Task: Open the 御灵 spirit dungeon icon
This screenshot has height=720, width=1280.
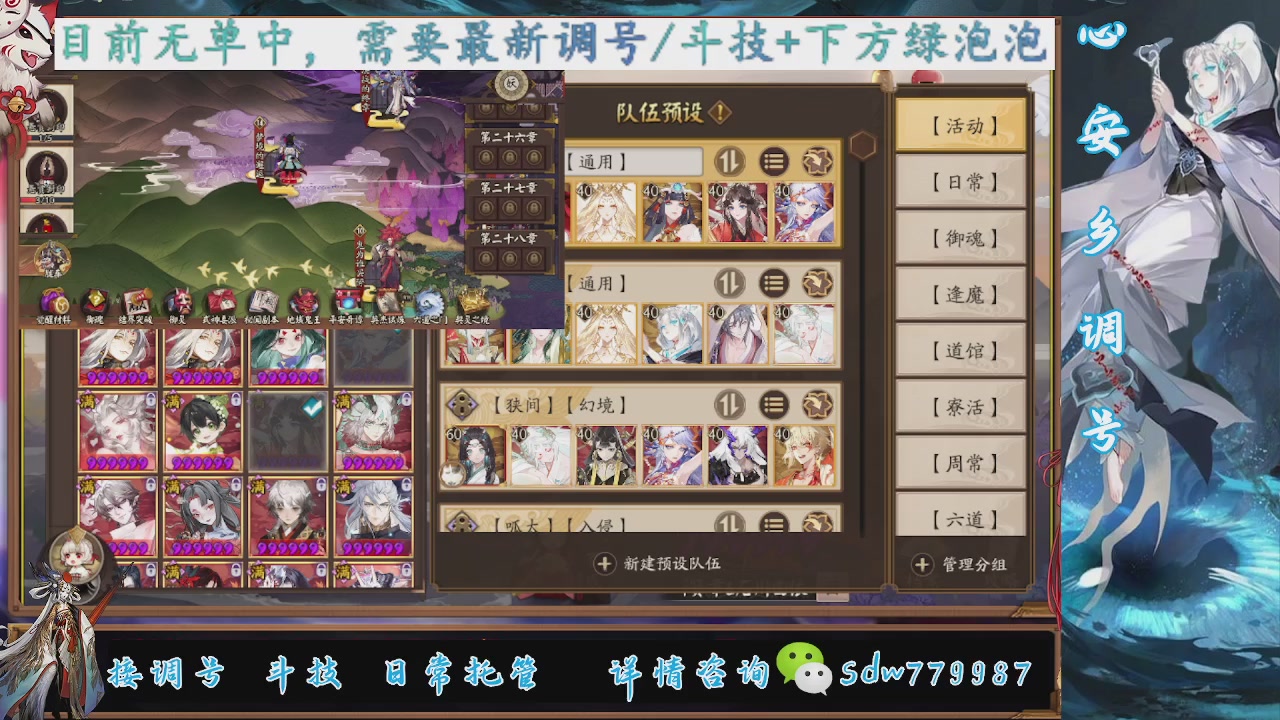Action: click(178, 300)
